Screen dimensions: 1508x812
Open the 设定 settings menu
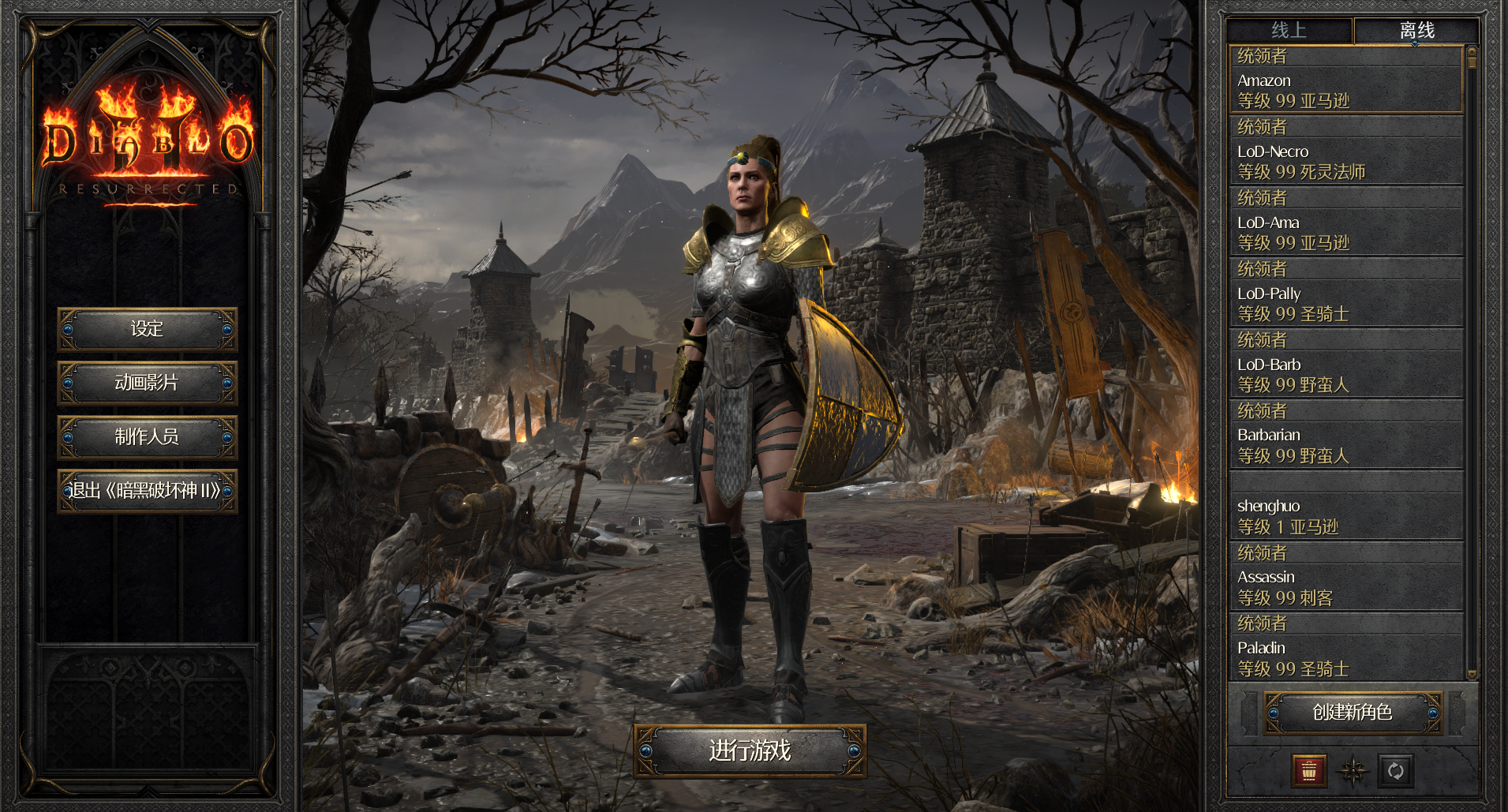(x=147, y=329)
